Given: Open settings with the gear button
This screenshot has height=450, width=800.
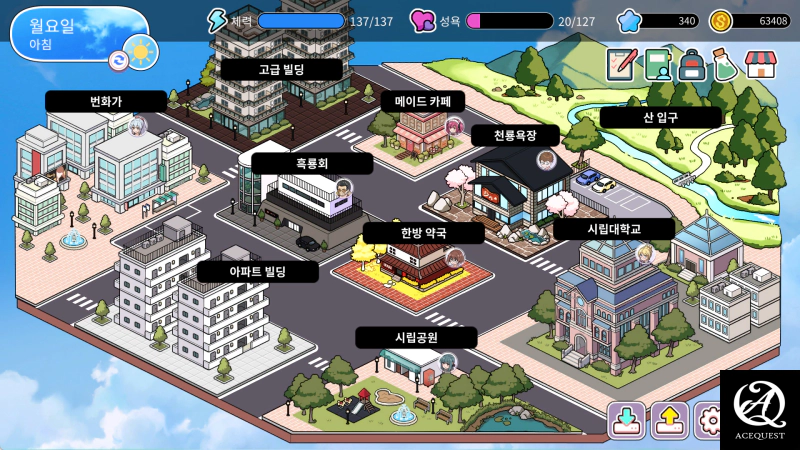Looking at the screenshot, I should pos(711,420).
